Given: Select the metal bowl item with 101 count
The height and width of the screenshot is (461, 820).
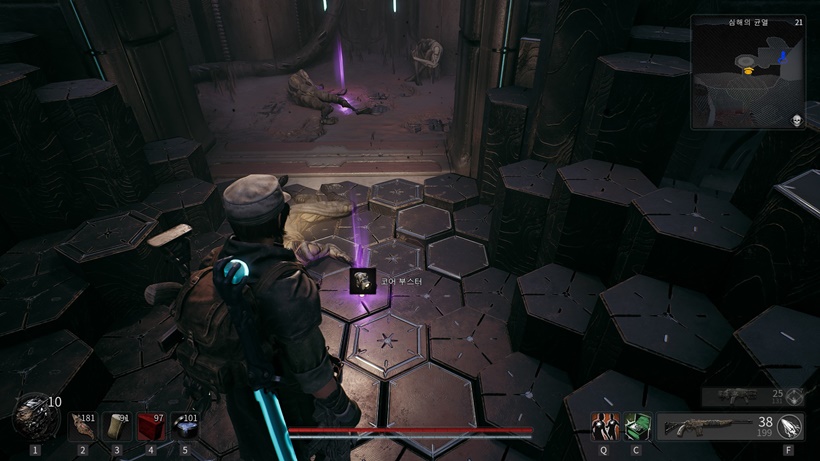Looking at the screenshot, I should pos(185,427).
